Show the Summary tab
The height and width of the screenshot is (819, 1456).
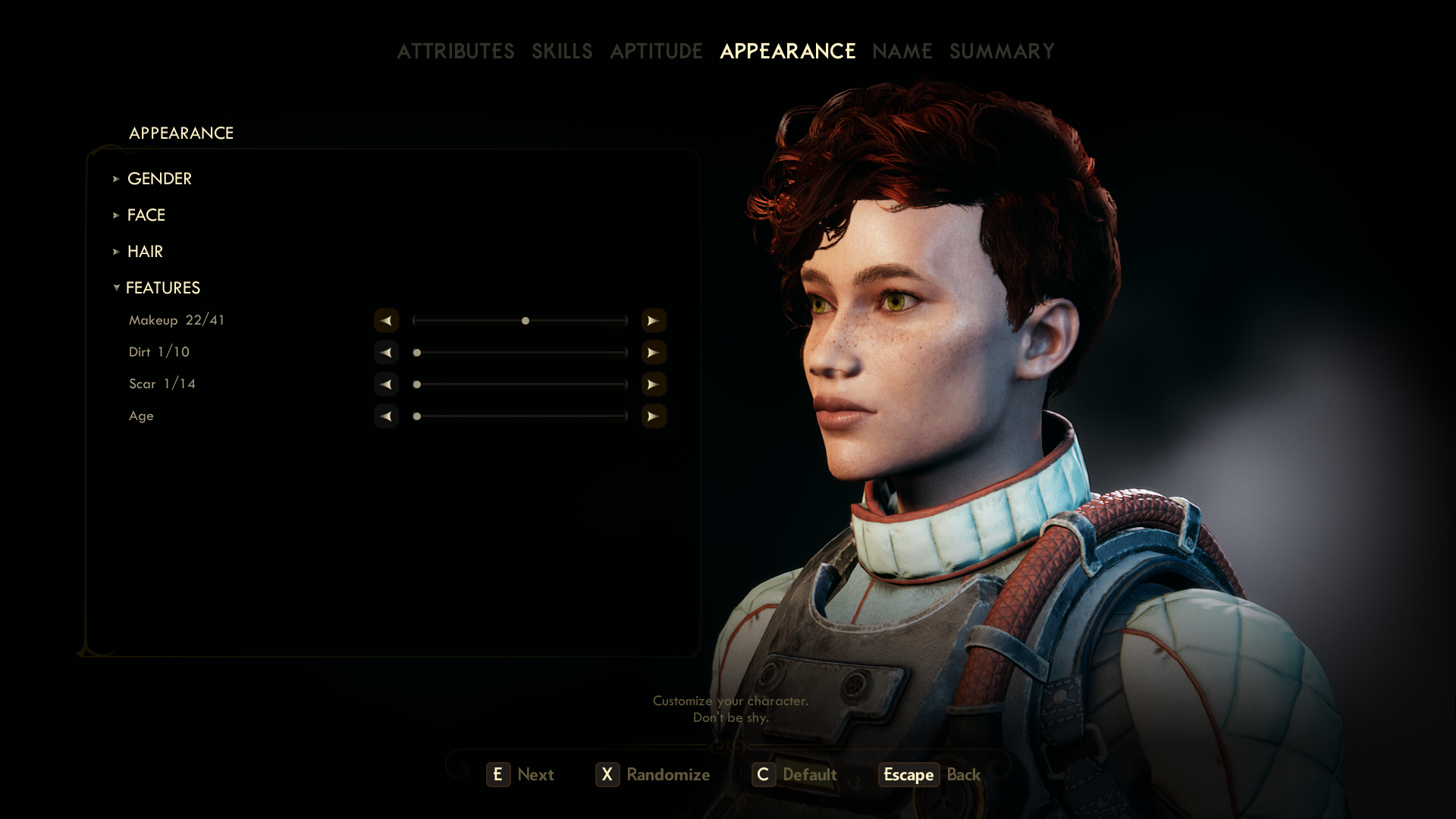click(1002, 51)
